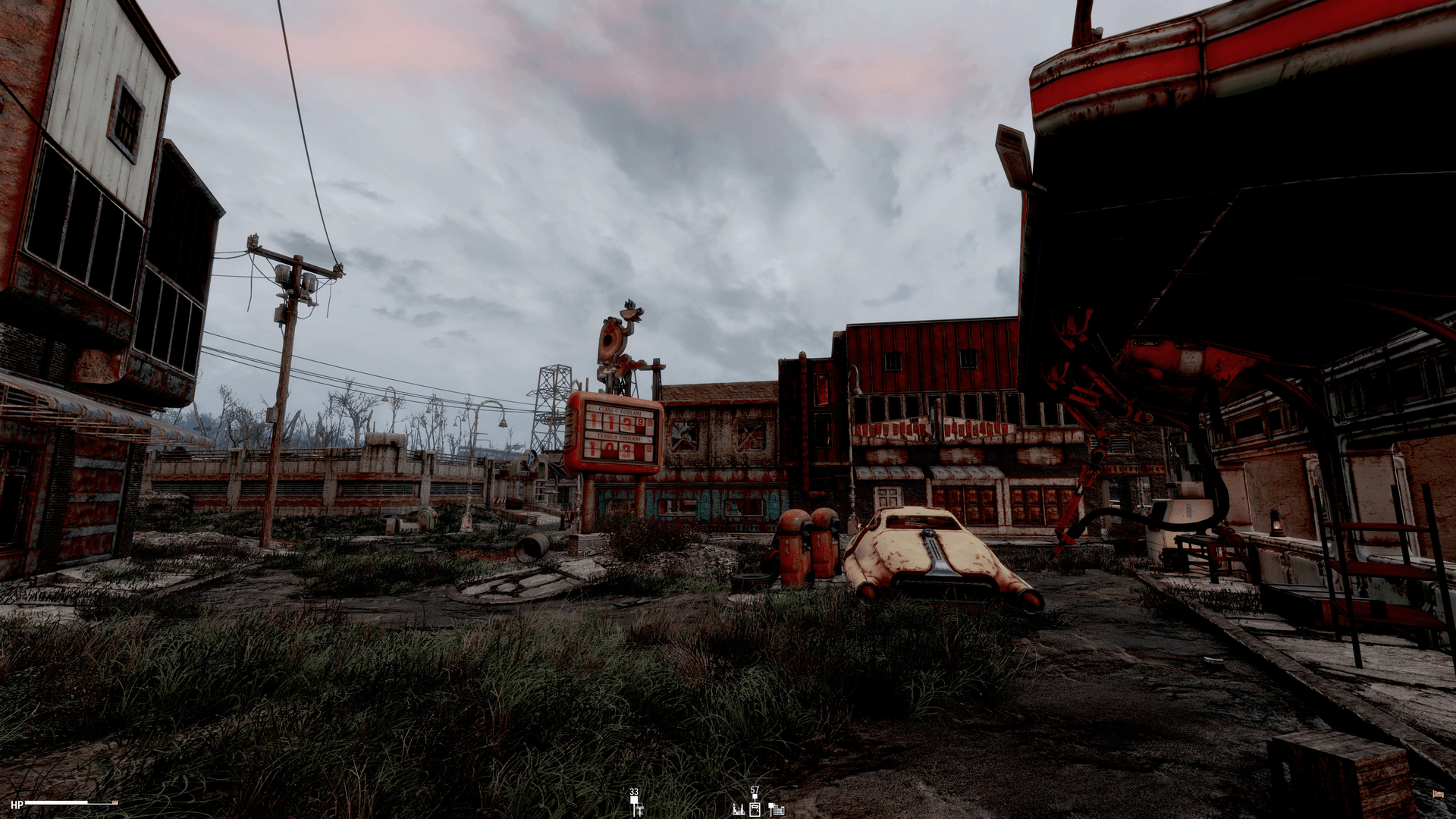This screenshot has height=819, width=1456.
Task: Click the small settlement icon left of center compass
Action: click(x=639, y=808)
